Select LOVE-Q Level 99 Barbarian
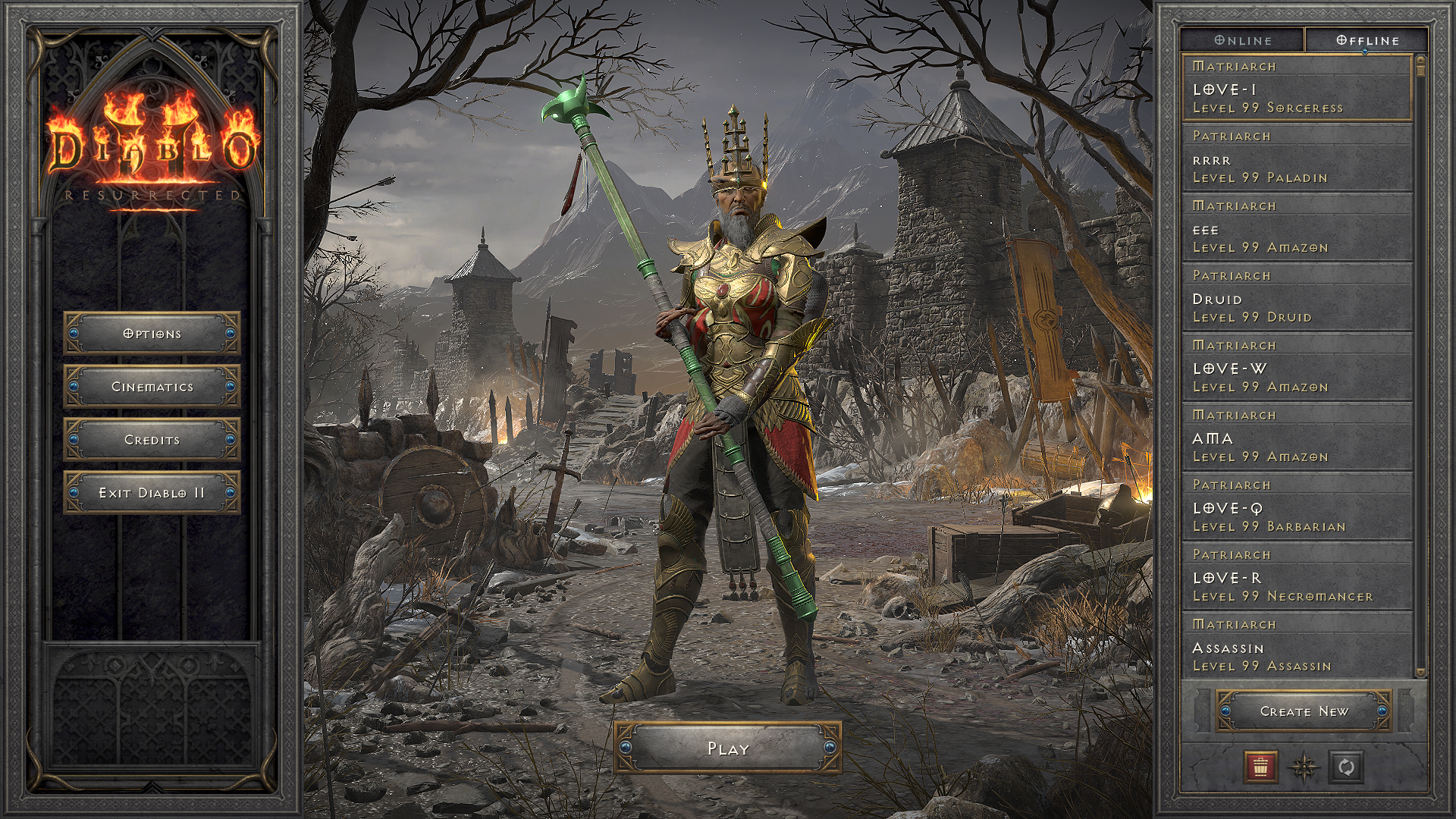Image resolution: width=1456 pixels, height=819 pixels. [1297, 507]
